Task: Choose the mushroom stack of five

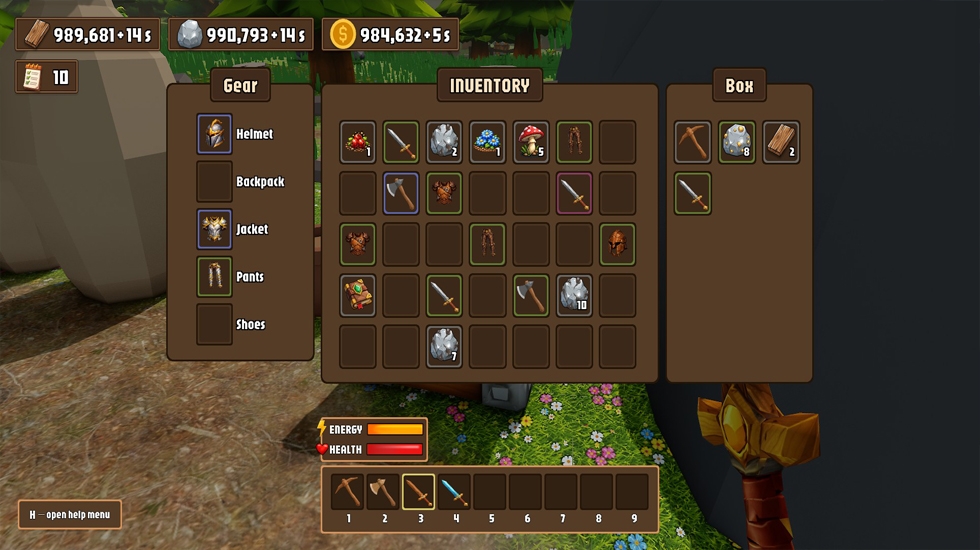Action: 532,142
